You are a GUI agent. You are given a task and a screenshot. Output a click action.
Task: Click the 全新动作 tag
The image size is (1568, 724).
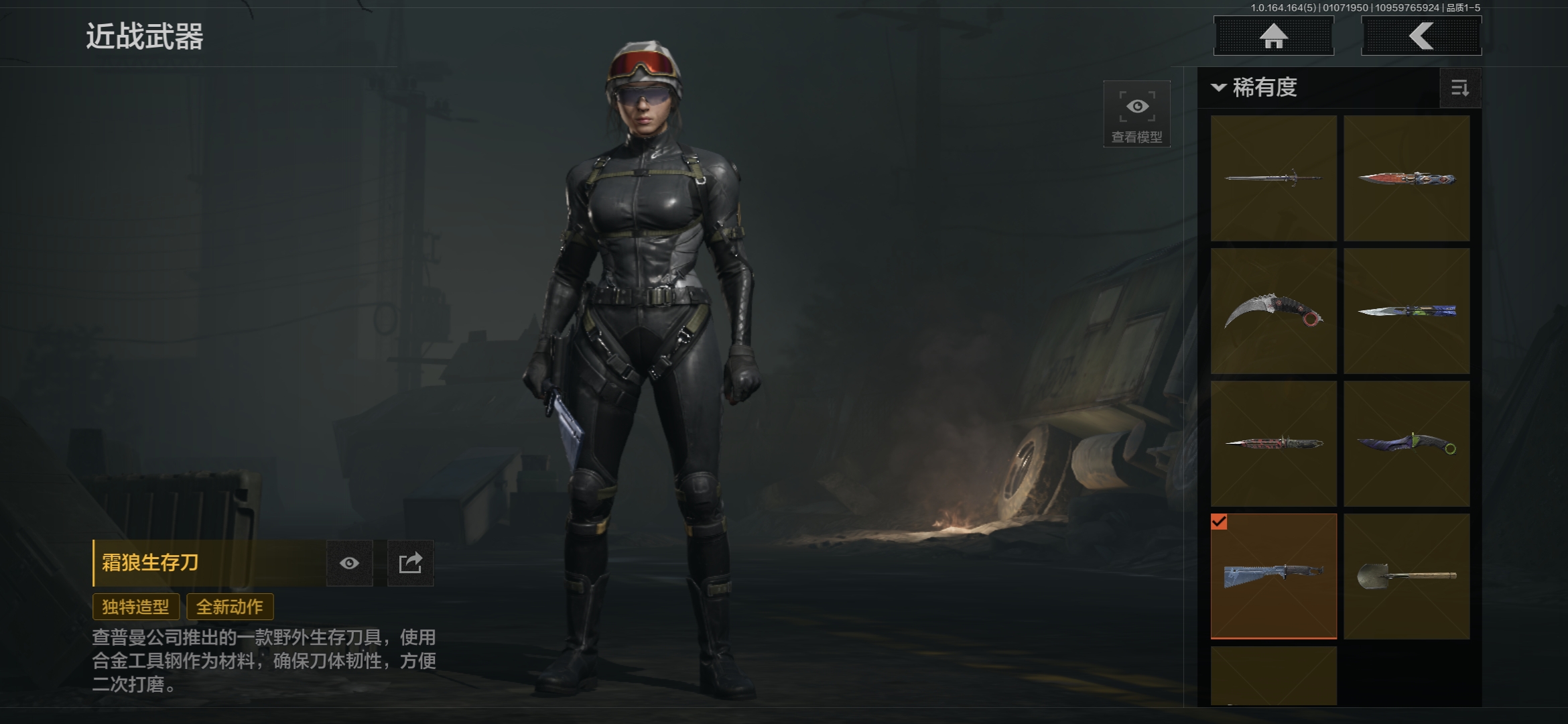coord(230,607)
